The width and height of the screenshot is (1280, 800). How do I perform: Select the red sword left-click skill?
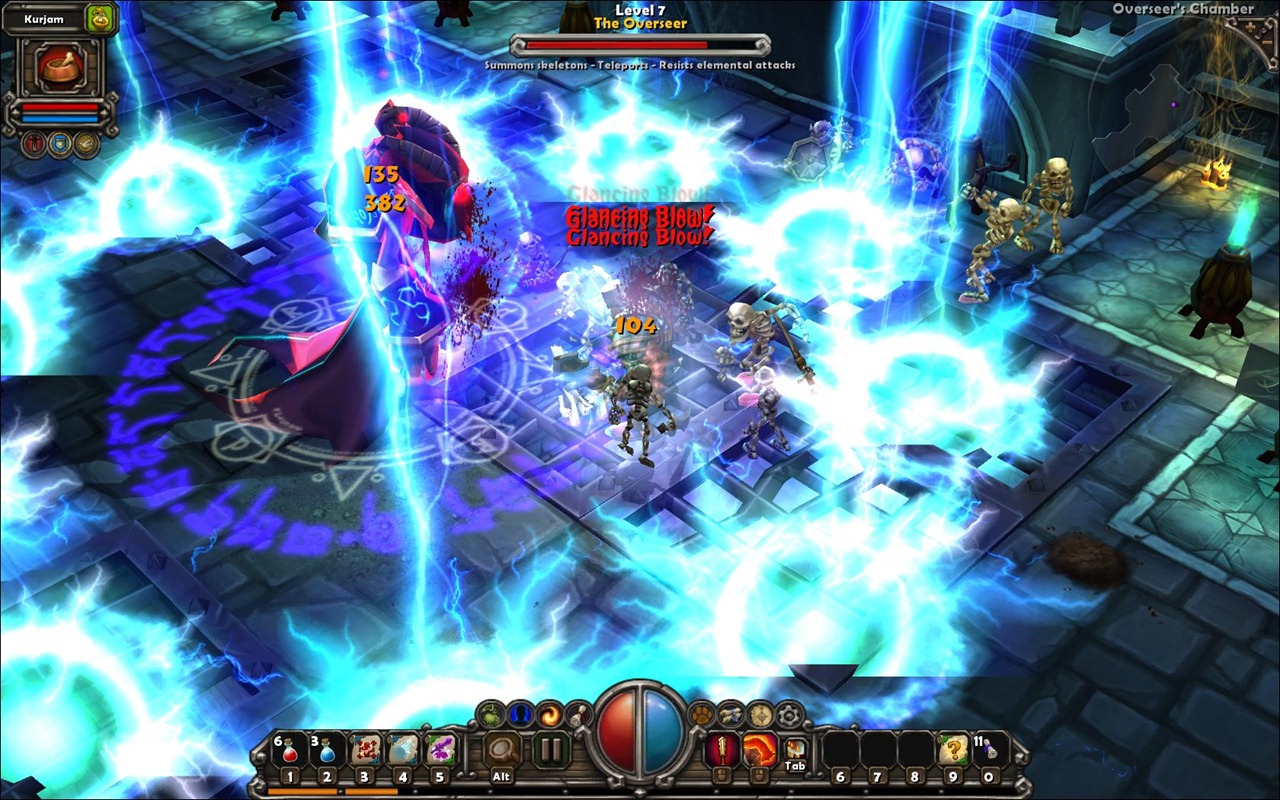pos(721,749)
